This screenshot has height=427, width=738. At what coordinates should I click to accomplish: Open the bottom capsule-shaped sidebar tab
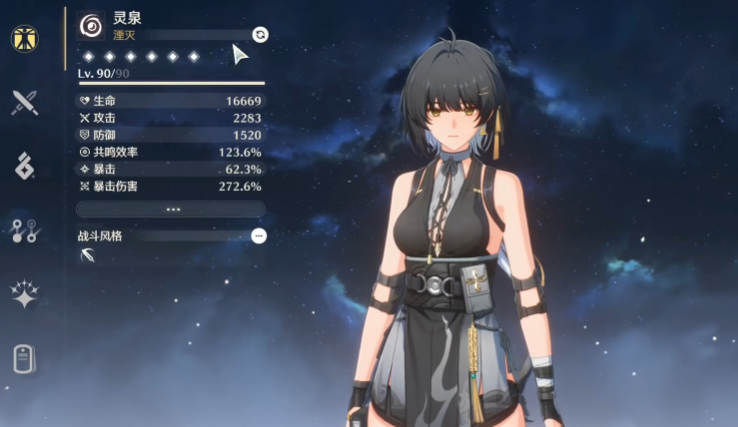(24, 359)
